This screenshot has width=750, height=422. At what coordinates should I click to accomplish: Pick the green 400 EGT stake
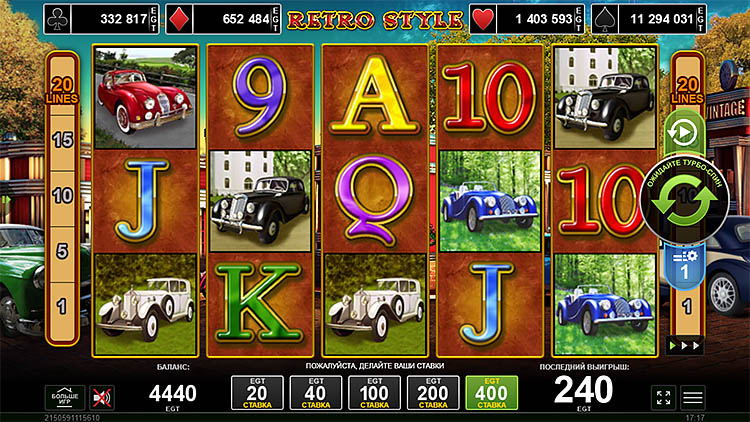pos(491,394)
